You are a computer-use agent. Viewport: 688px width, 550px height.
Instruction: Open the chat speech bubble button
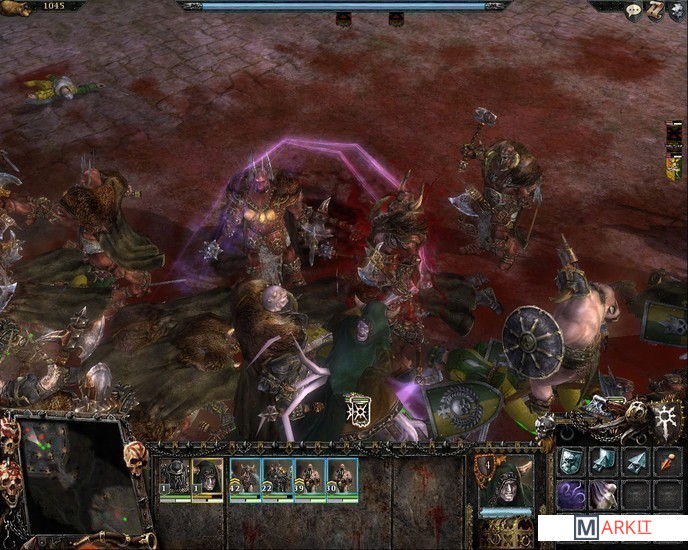[633, 11]
